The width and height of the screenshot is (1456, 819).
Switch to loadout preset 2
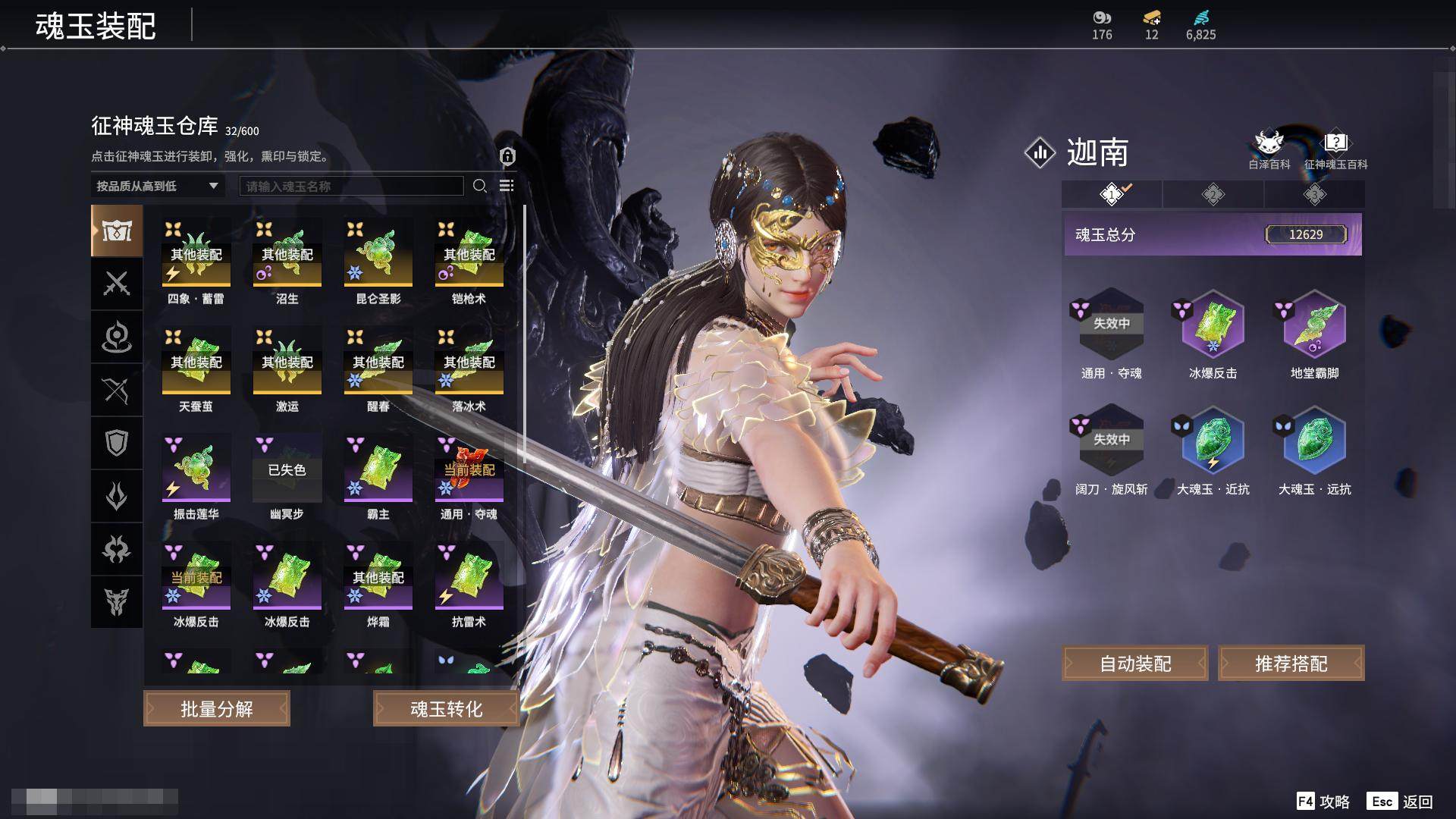pos(1213,195)
